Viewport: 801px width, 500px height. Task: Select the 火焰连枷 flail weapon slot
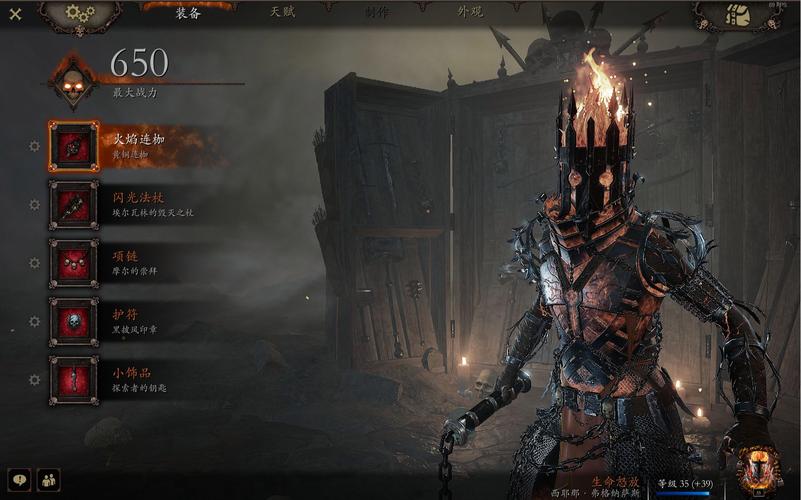coord(74,146)
